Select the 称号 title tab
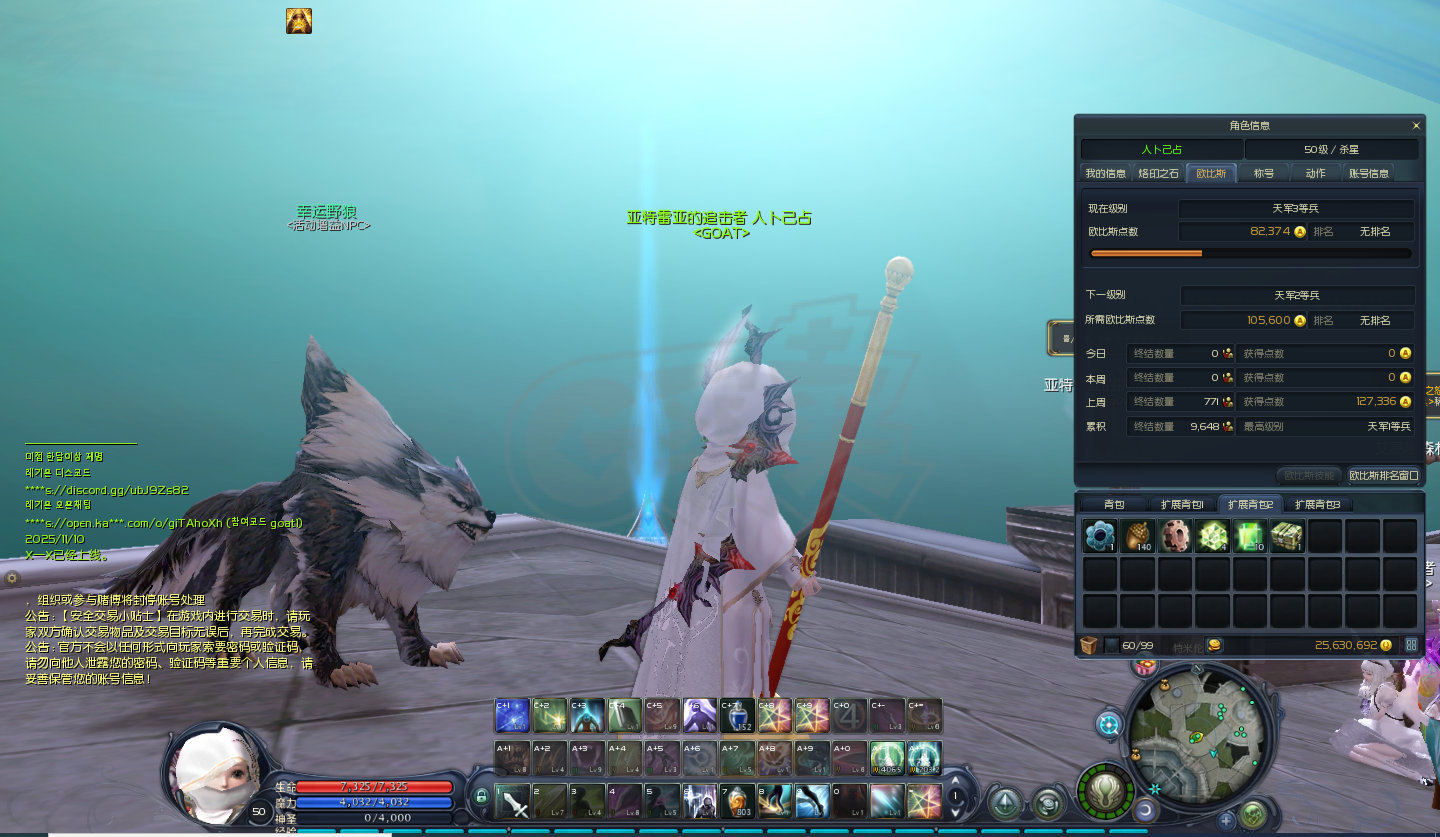The image size is (1440, 837). point(1263,173)
